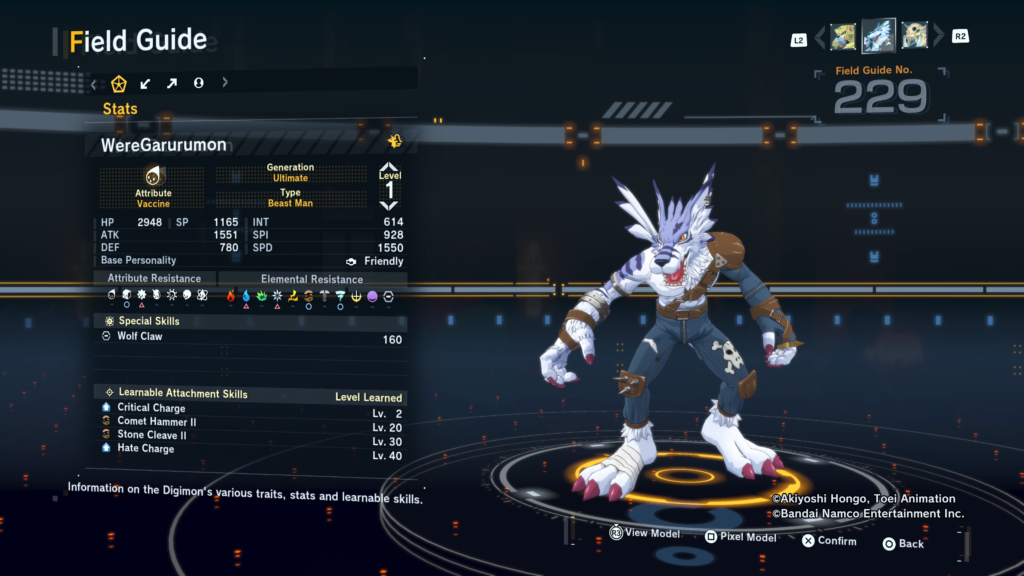Switch to the up-right arrow tab

click(171, 83)
